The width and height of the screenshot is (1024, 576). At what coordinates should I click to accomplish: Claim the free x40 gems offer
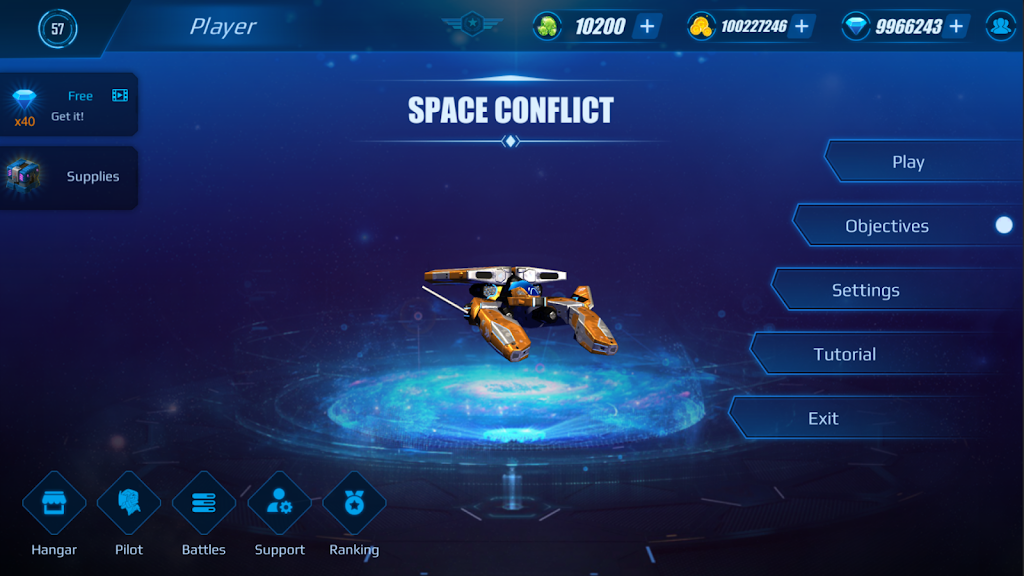68,106
